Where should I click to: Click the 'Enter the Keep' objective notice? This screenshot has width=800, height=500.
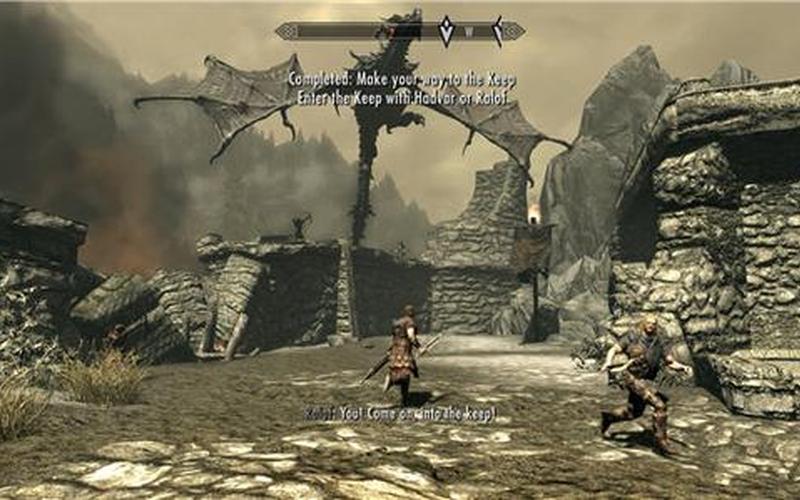coord(397,98)
